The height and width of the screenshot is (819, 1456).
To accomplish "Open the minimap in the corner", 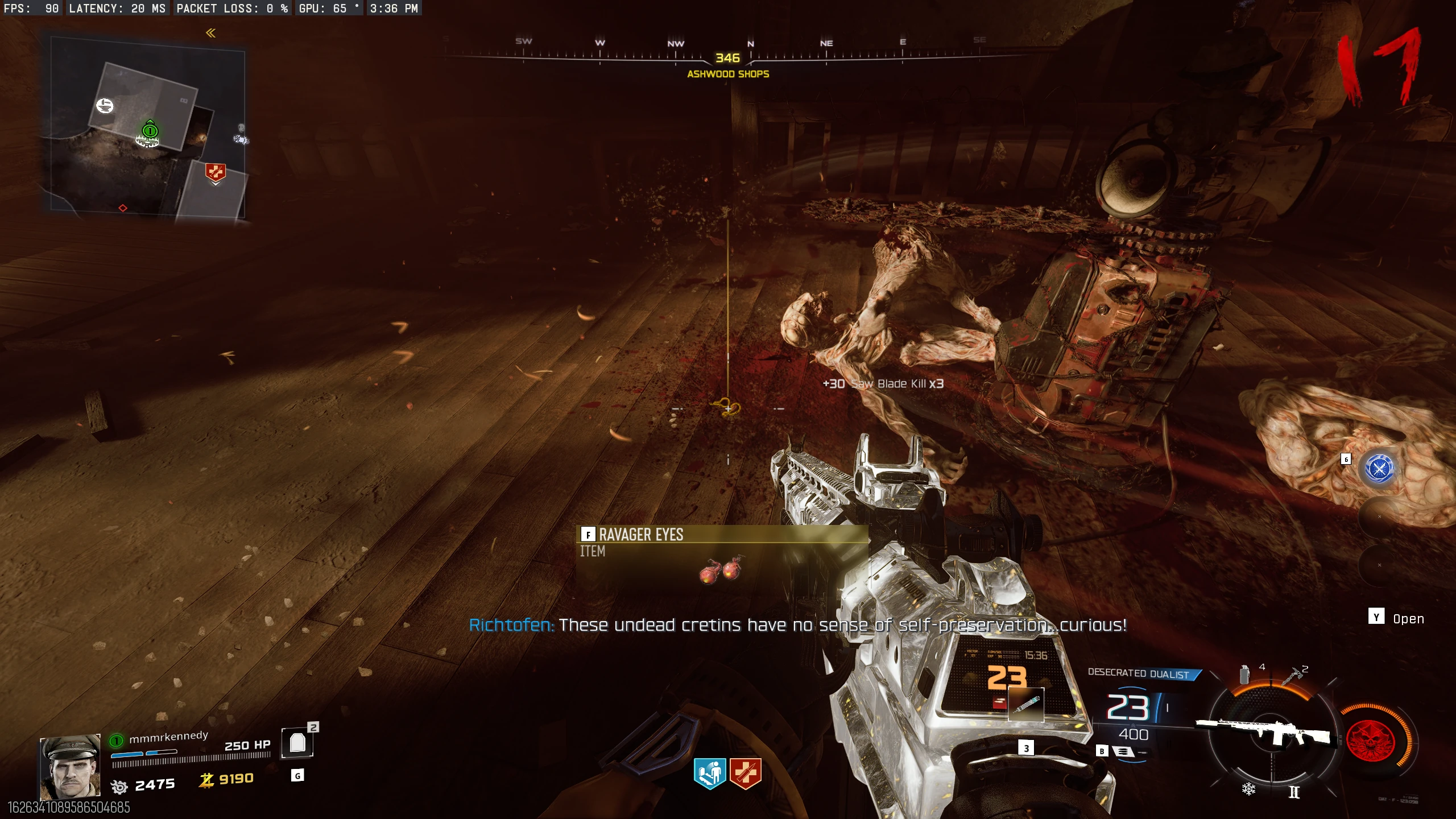I will click(148, 128).
